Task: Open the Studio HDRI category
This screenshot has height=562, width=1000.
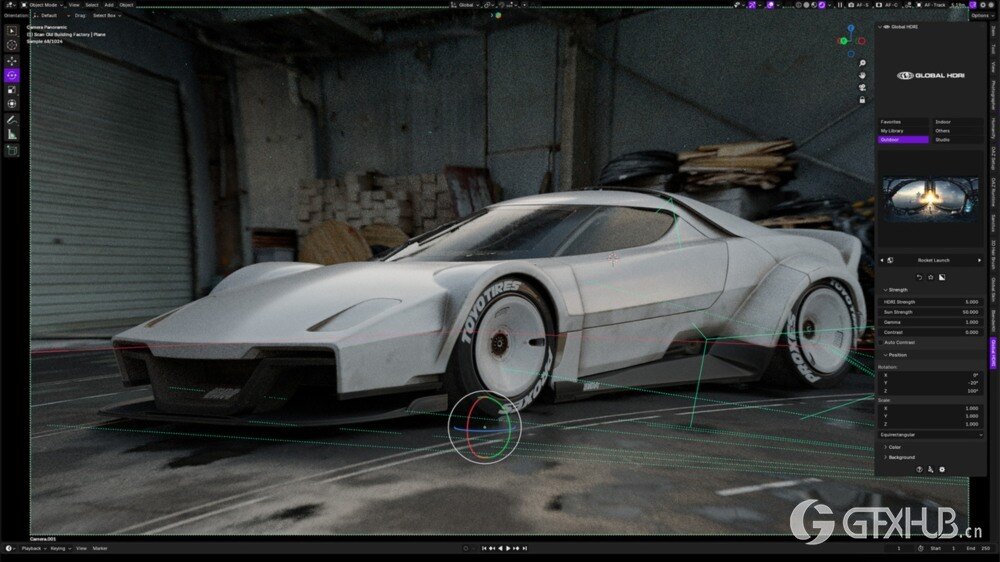Action: point(957,140)
